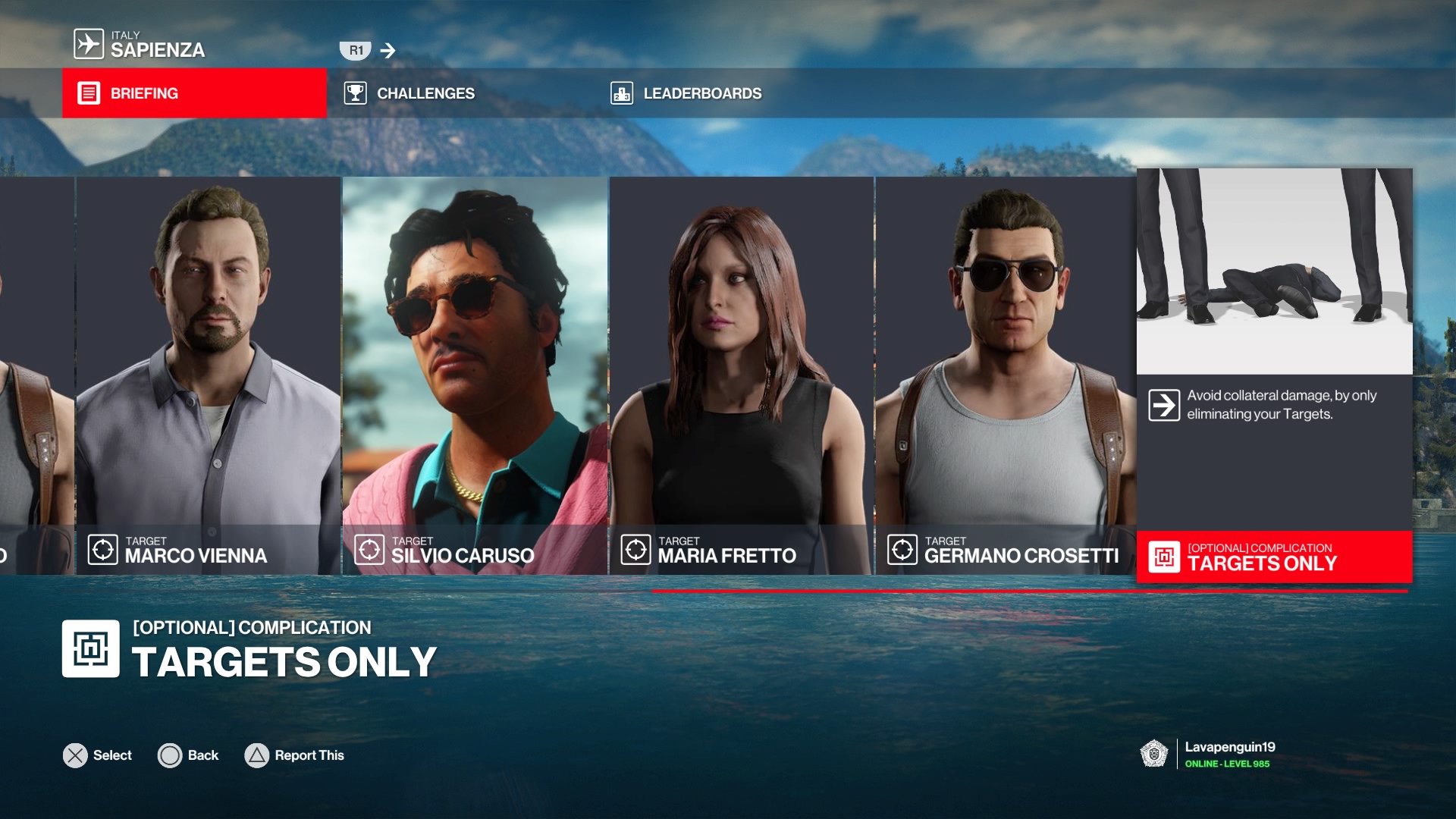Select the Marco Vienna target card
The width and height of the screenshot is (1456, 819).
[x=208, y=375]
